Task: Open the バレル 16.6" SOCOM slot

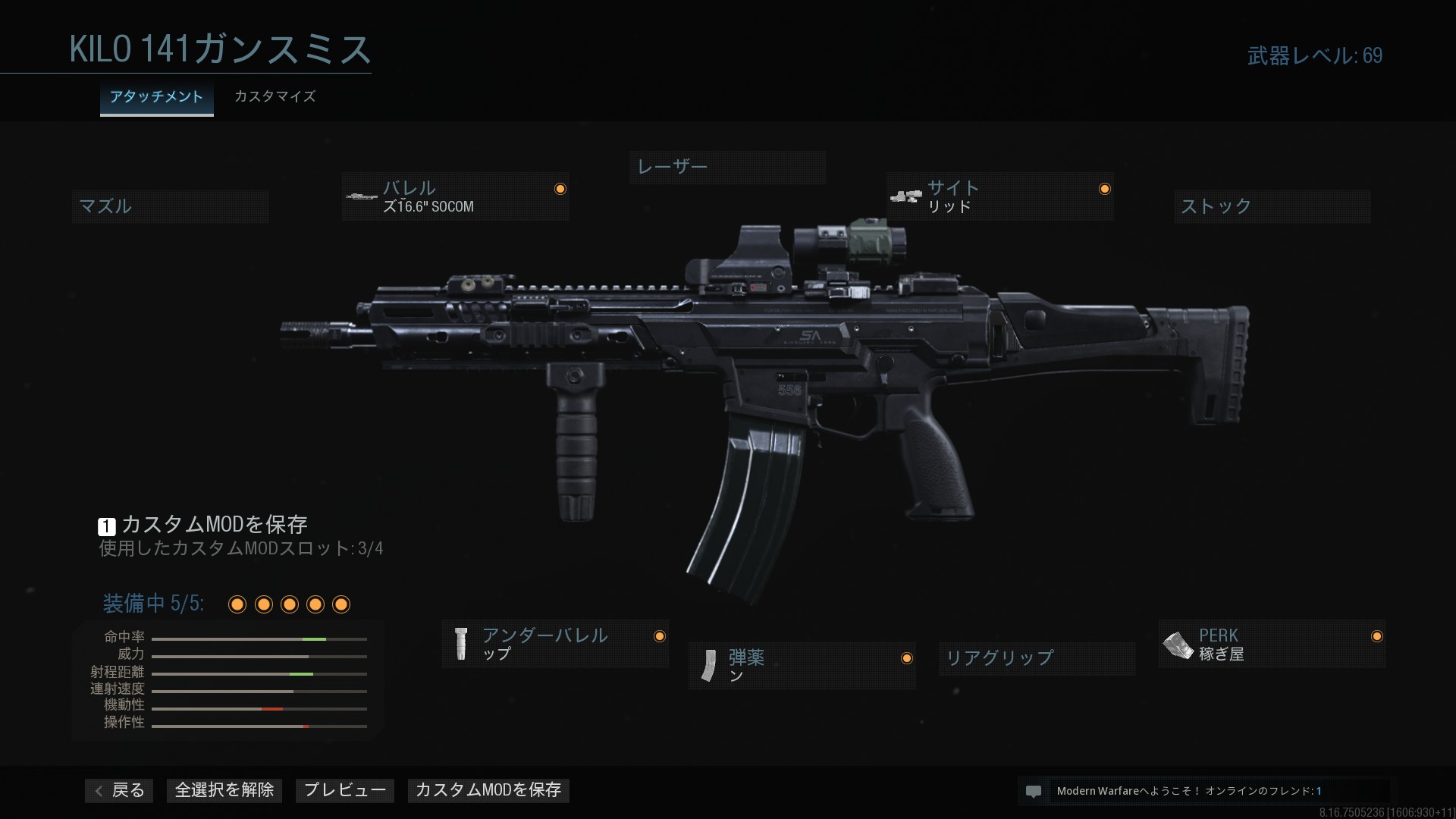Action: 455,197
